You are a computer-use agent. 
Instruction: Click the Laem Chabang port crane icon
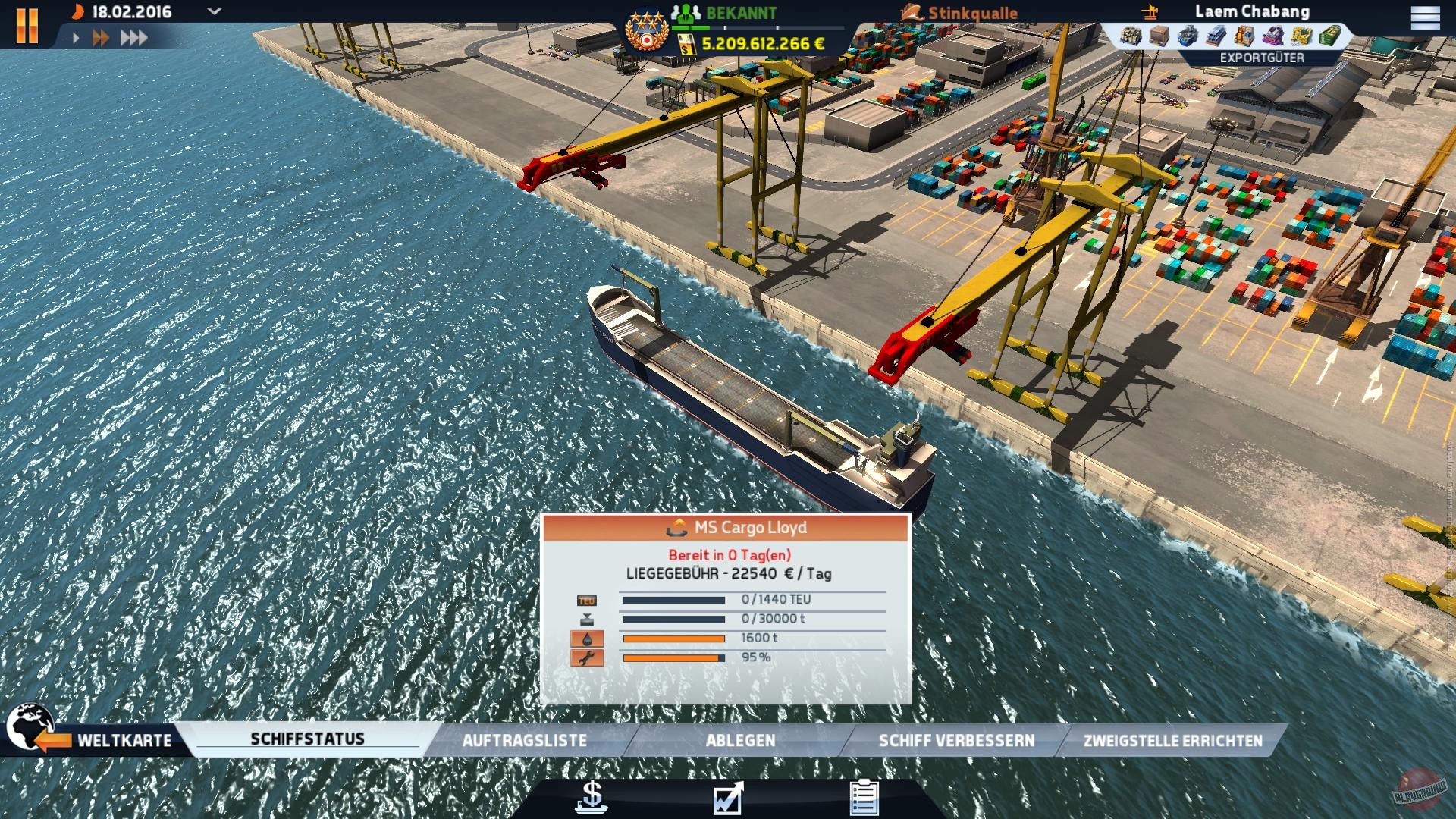point(1149,12)
